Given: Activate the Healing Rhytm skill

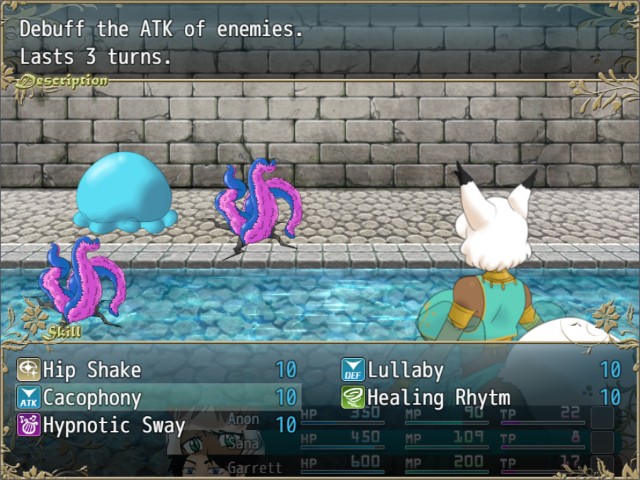Looking at the screenshot, I should [440, 398].
